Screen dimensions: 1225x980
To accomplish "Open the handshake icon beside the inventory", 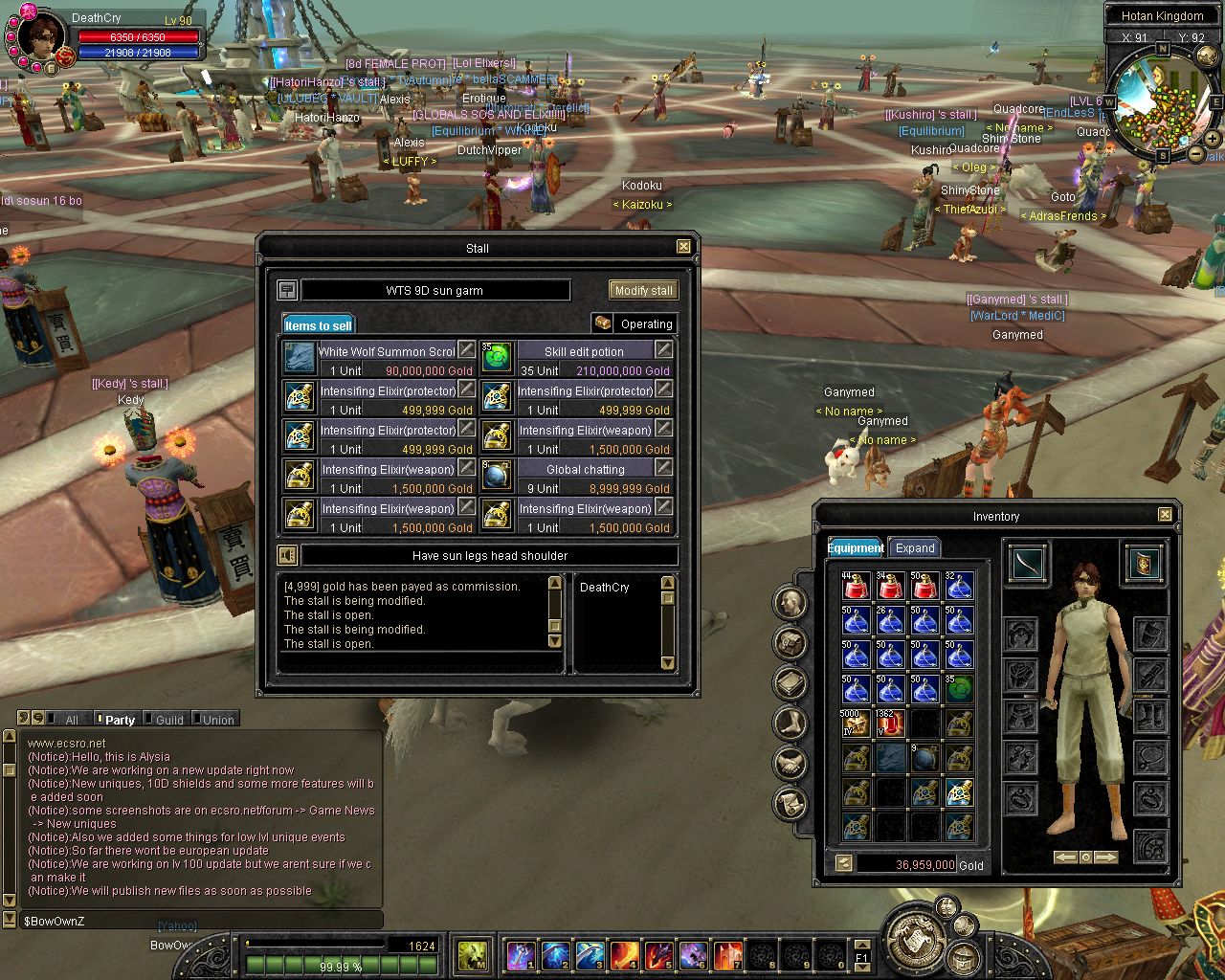I will coord(791,763).
